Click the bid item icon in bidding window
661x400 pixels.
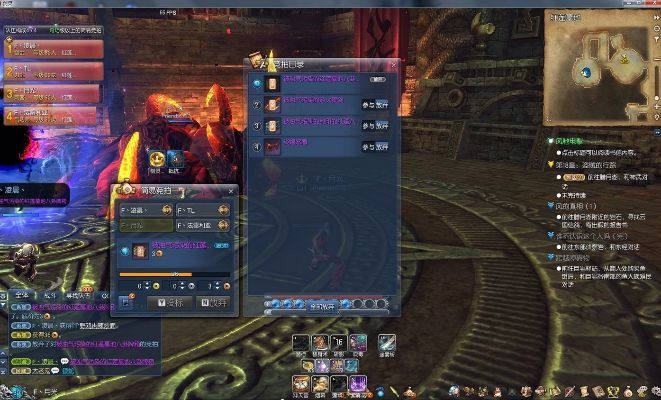(x=130, y=250)
